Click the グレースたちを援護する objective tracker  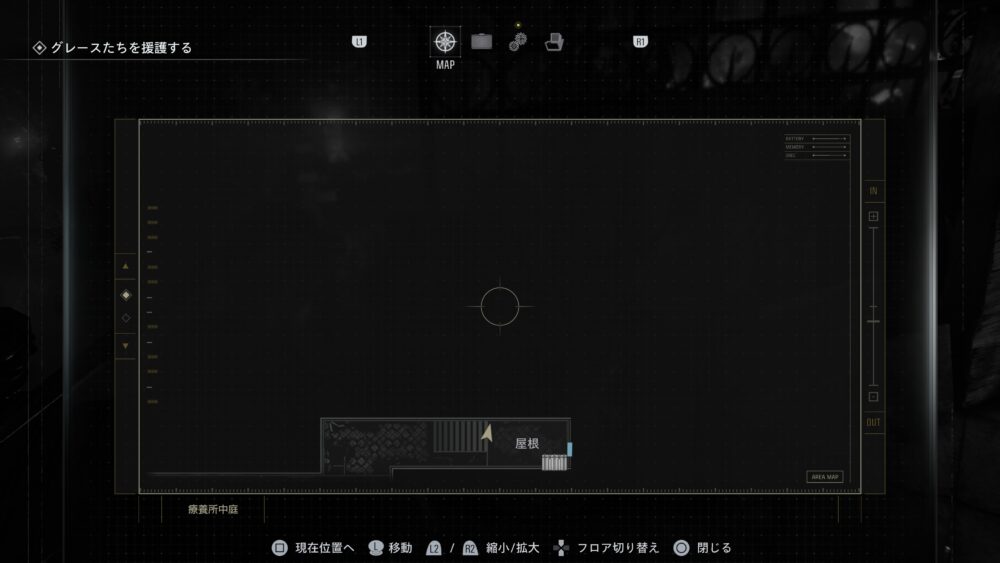[113, 47]
